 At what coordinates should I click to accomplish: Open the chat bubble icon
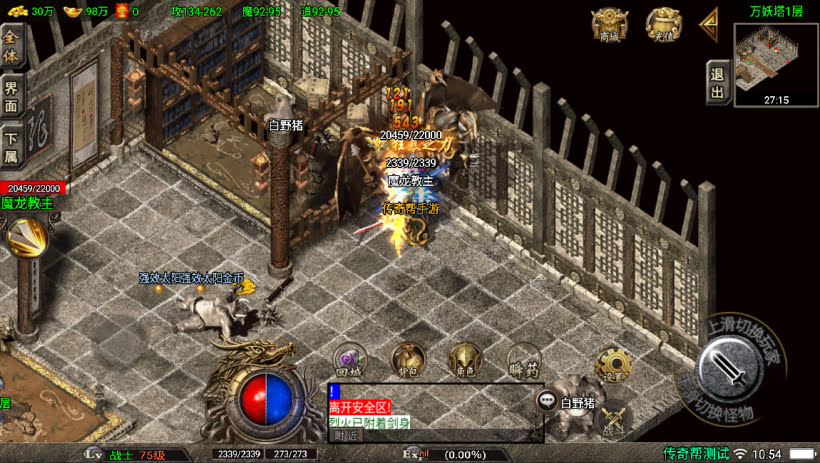[x=547, y=401]
